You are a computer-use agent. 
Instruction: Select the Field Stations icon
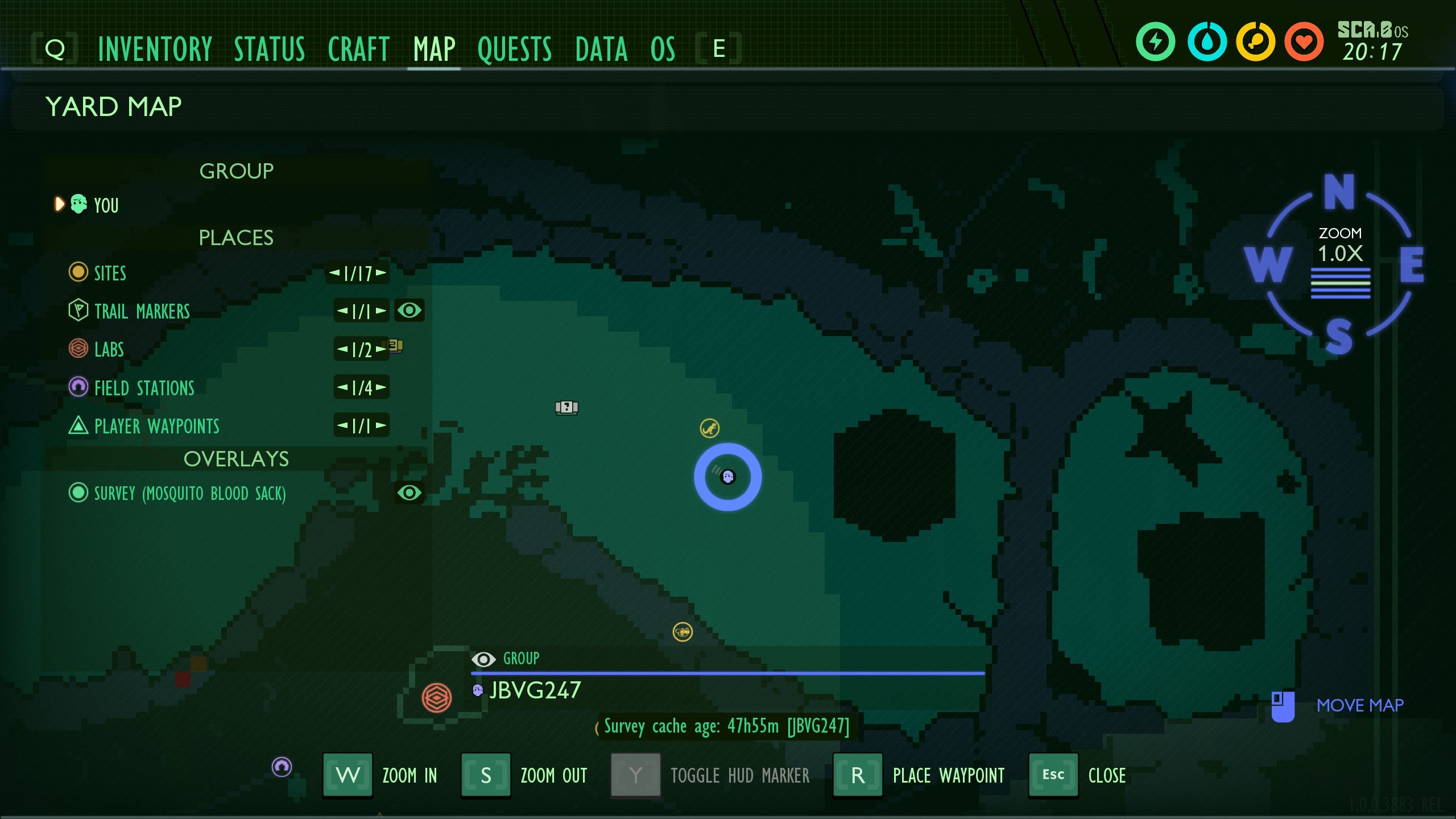pos(78,388)
